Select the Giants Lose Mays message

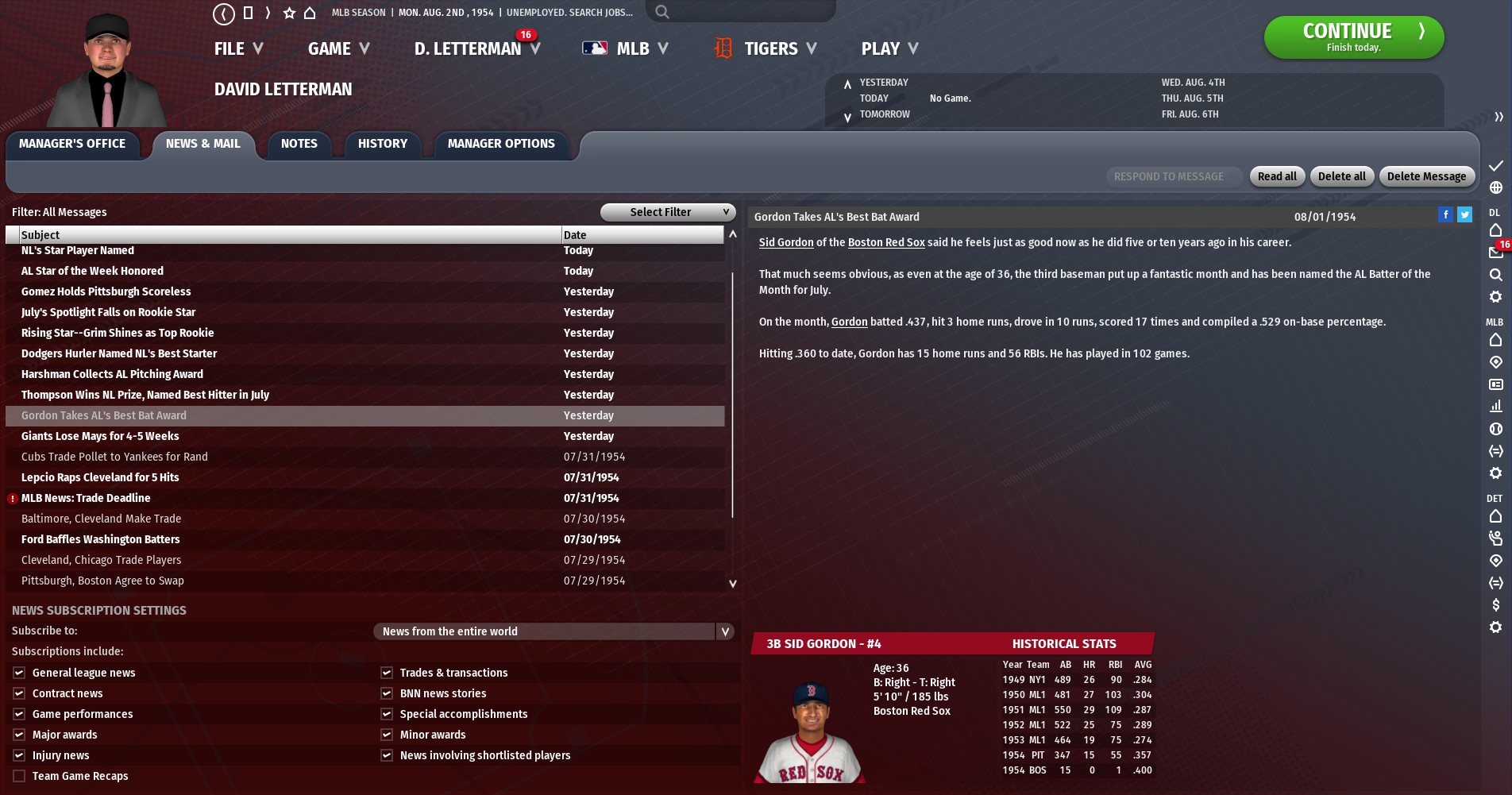pos(100,436)
